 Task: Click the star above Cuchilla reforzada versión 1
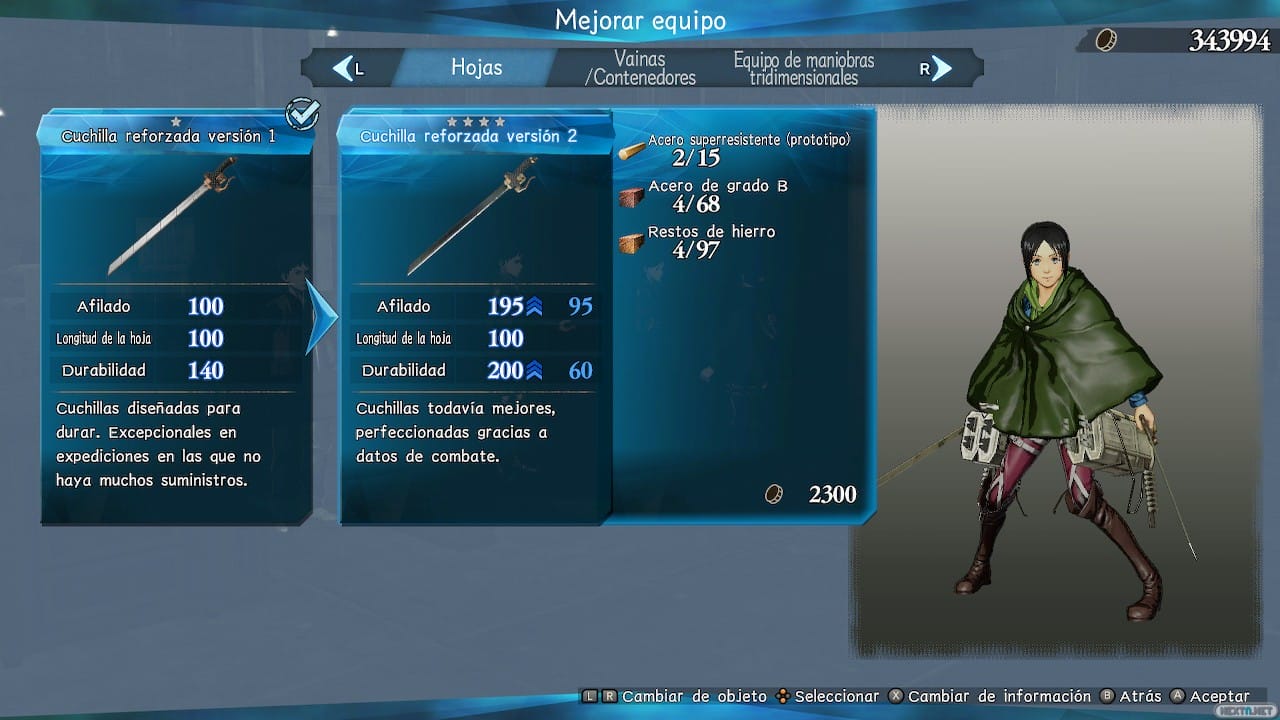(176, 120)
